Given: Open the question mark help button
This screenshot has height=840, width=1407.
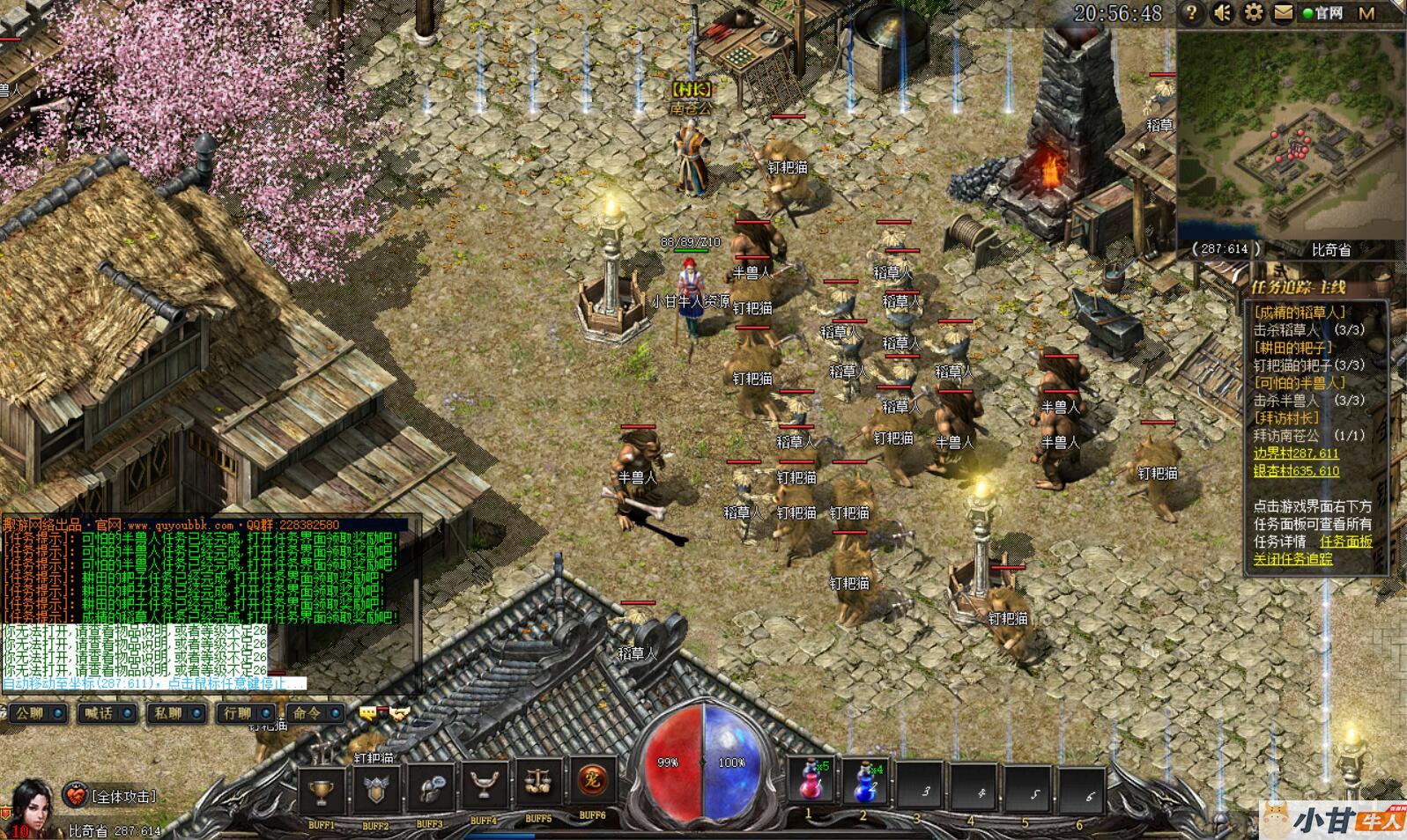Looking at the screenshot, I should point(1191,13).
